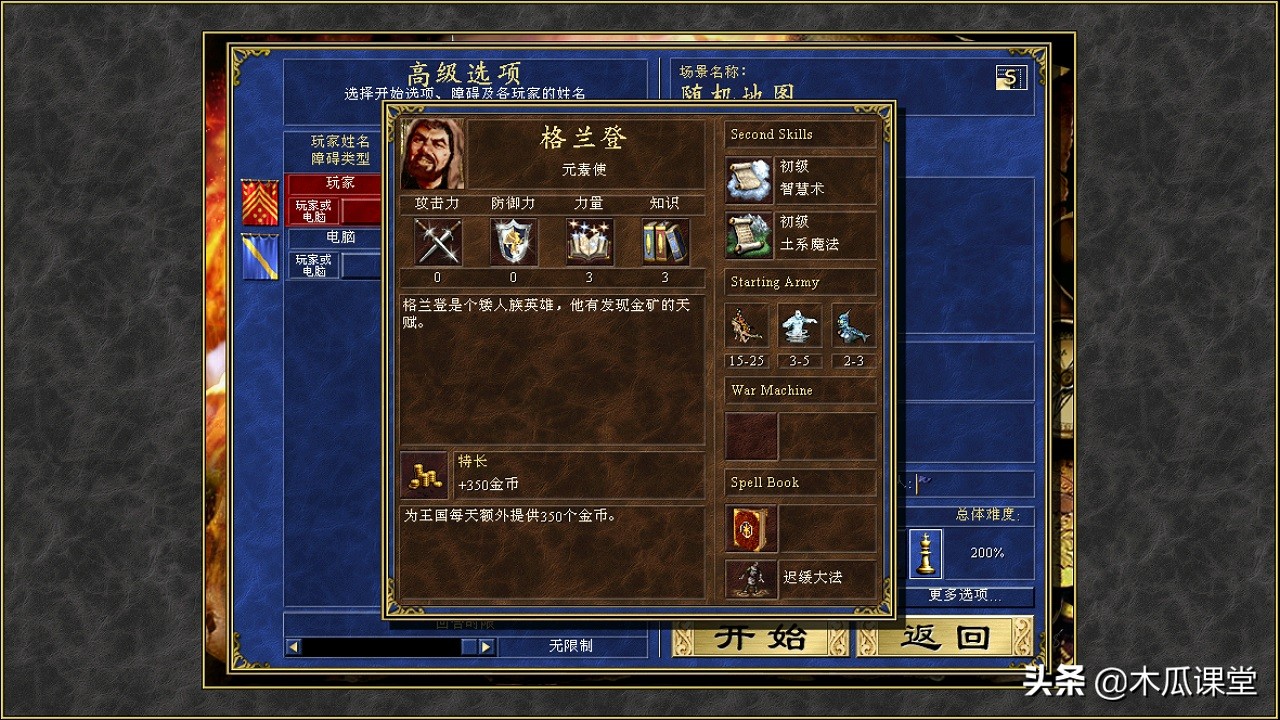Select the 初级土系魔法 skill scroll

coord(748,232)
